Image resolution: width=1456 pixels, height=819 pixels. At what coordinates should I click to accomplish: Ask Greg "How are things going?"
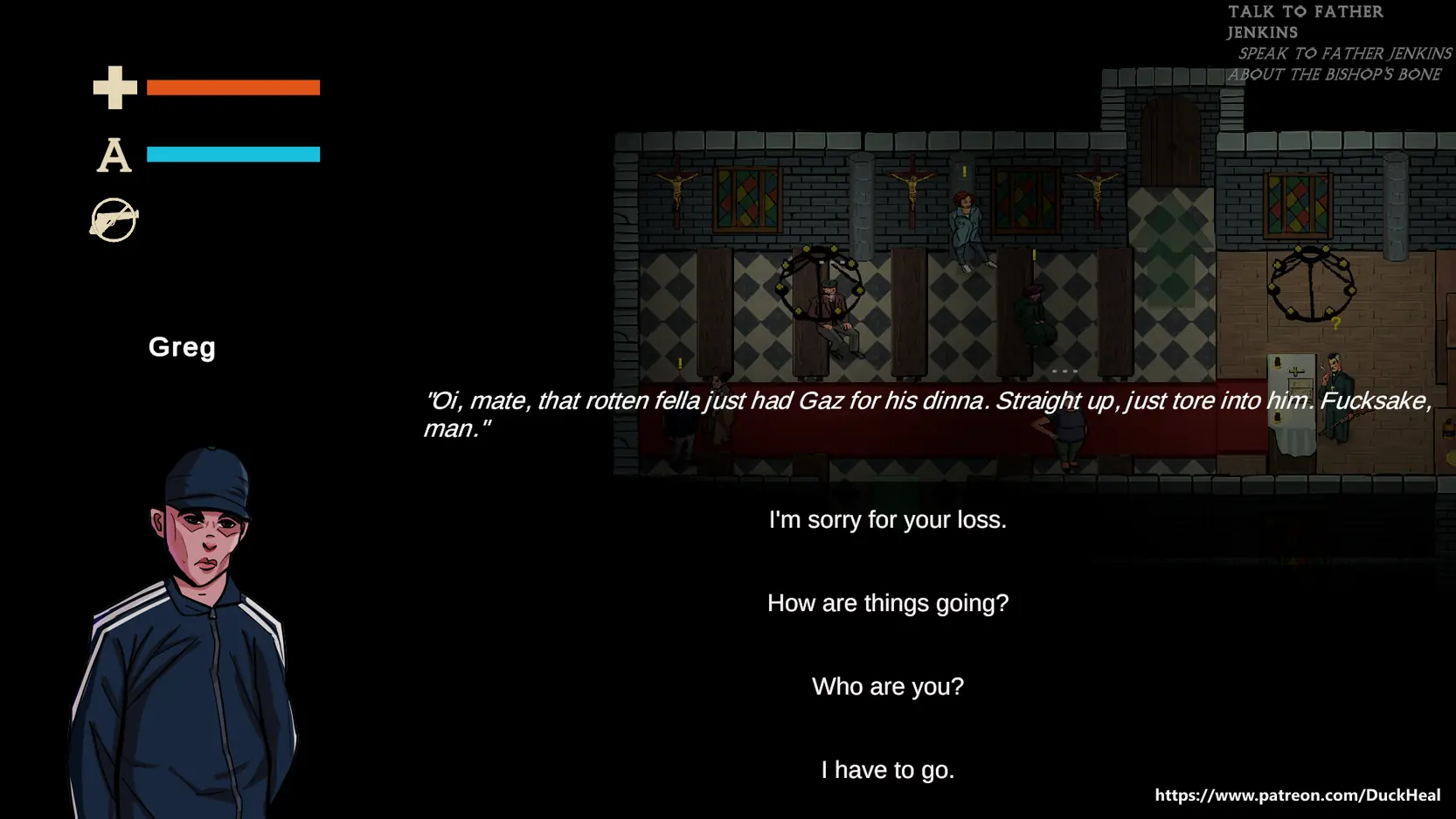887,603
